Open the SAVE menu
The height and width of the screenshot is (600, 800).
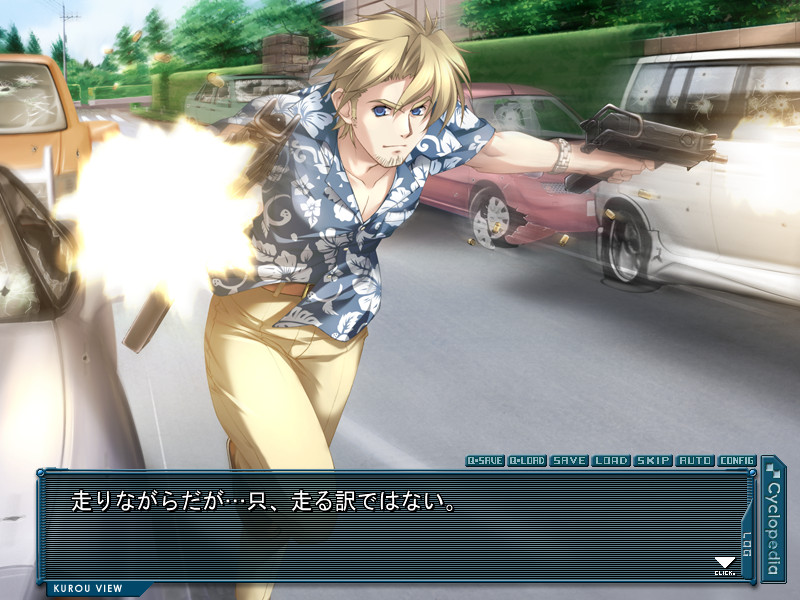pos(569,461)
